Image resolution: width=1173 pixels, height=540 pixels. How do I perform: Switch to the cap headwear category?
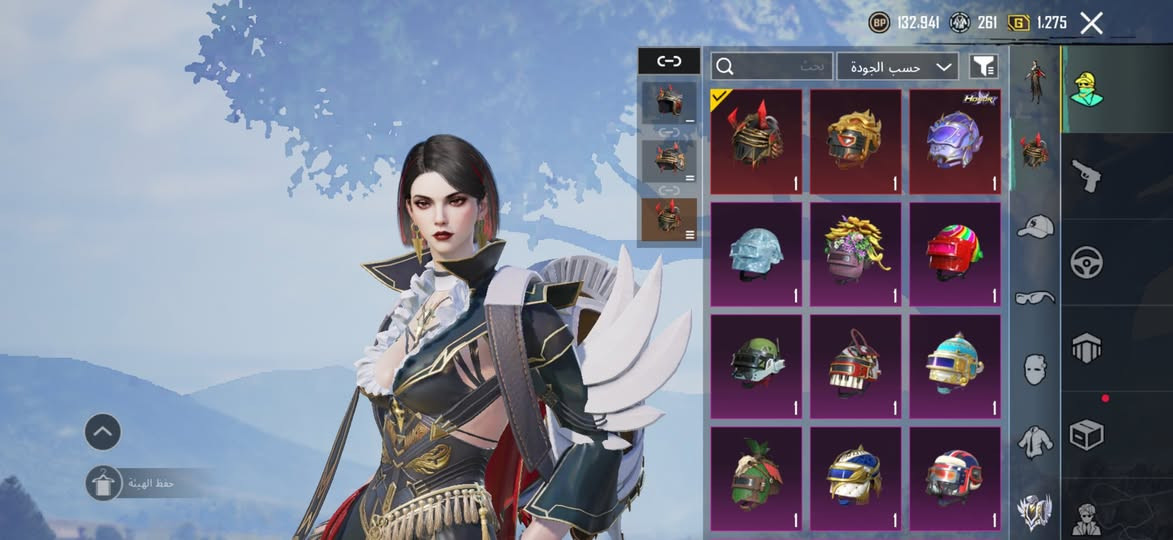[x=1035, y=227]
